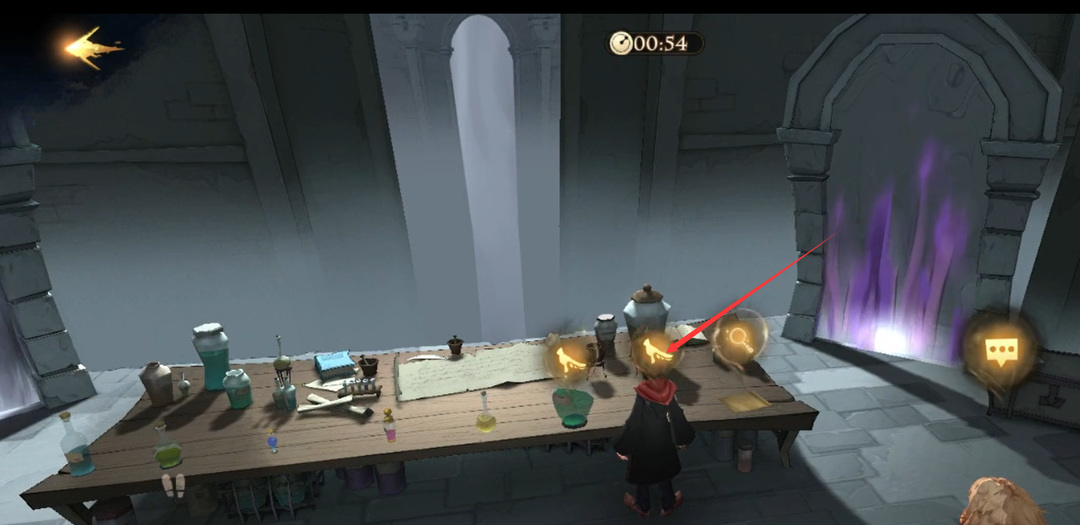Select the hand icon above the student's head
Viewport: 1080px width, 525px height.
[x=655, y=351]
